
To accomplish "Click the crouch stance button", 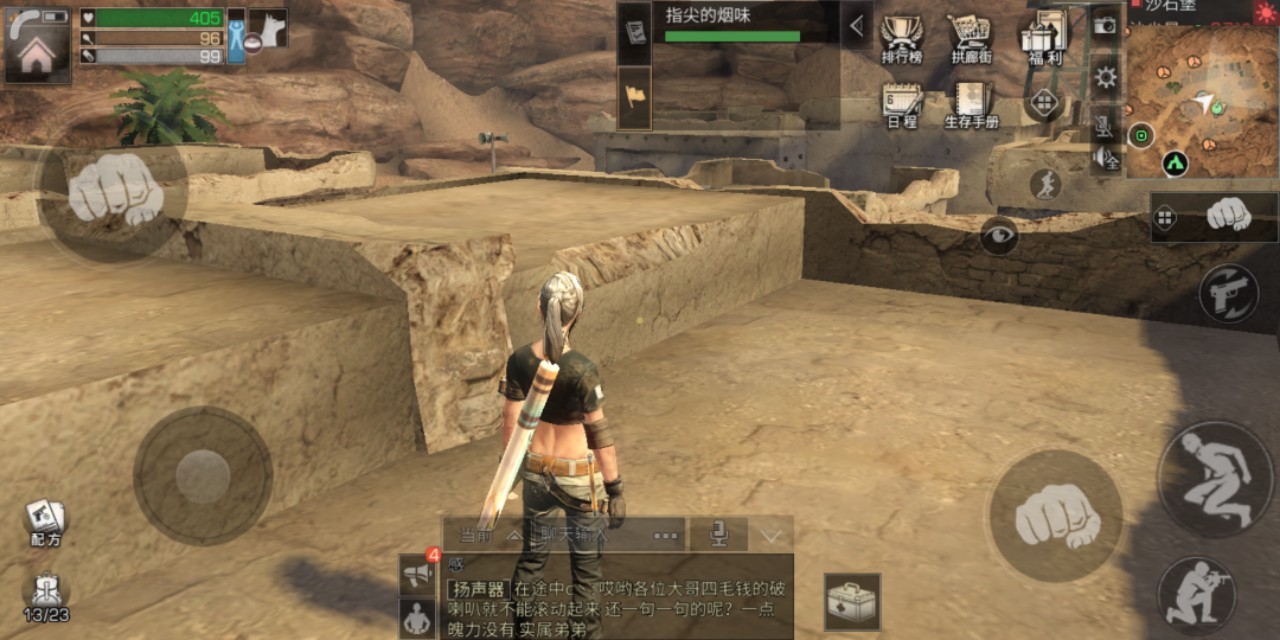I will [1216, 479].
